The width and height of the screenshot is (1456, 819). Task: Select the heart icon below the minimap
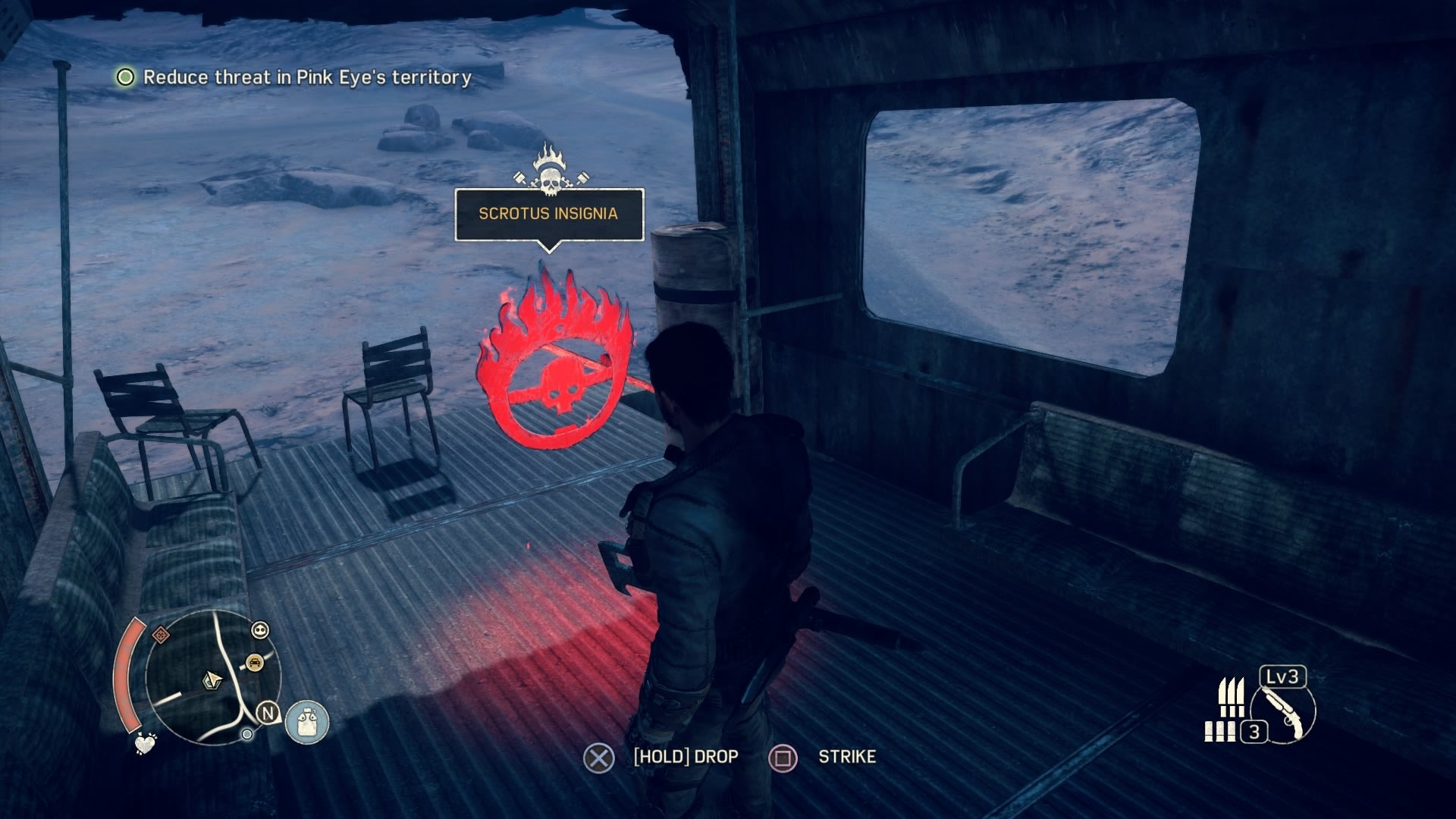pos(144,743)
